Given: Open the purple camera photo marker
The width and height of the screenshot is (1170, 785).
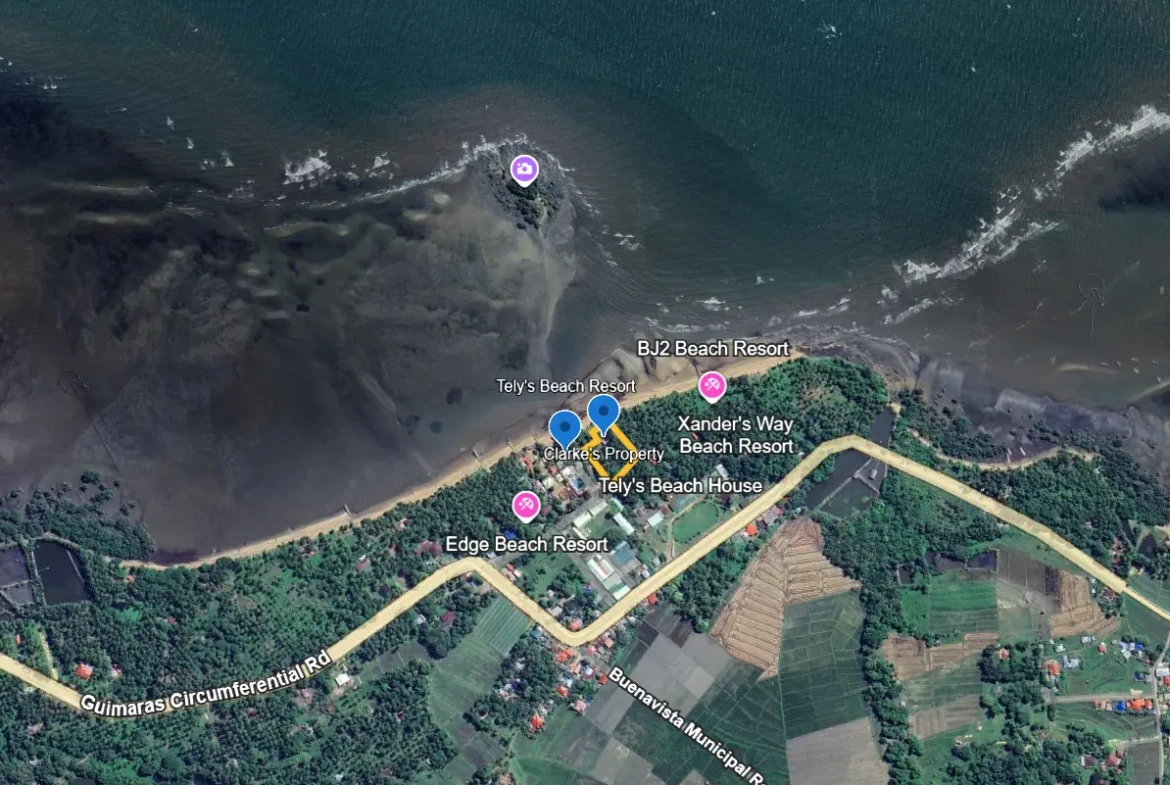Looking at the screenshot, I should point(524,169).
